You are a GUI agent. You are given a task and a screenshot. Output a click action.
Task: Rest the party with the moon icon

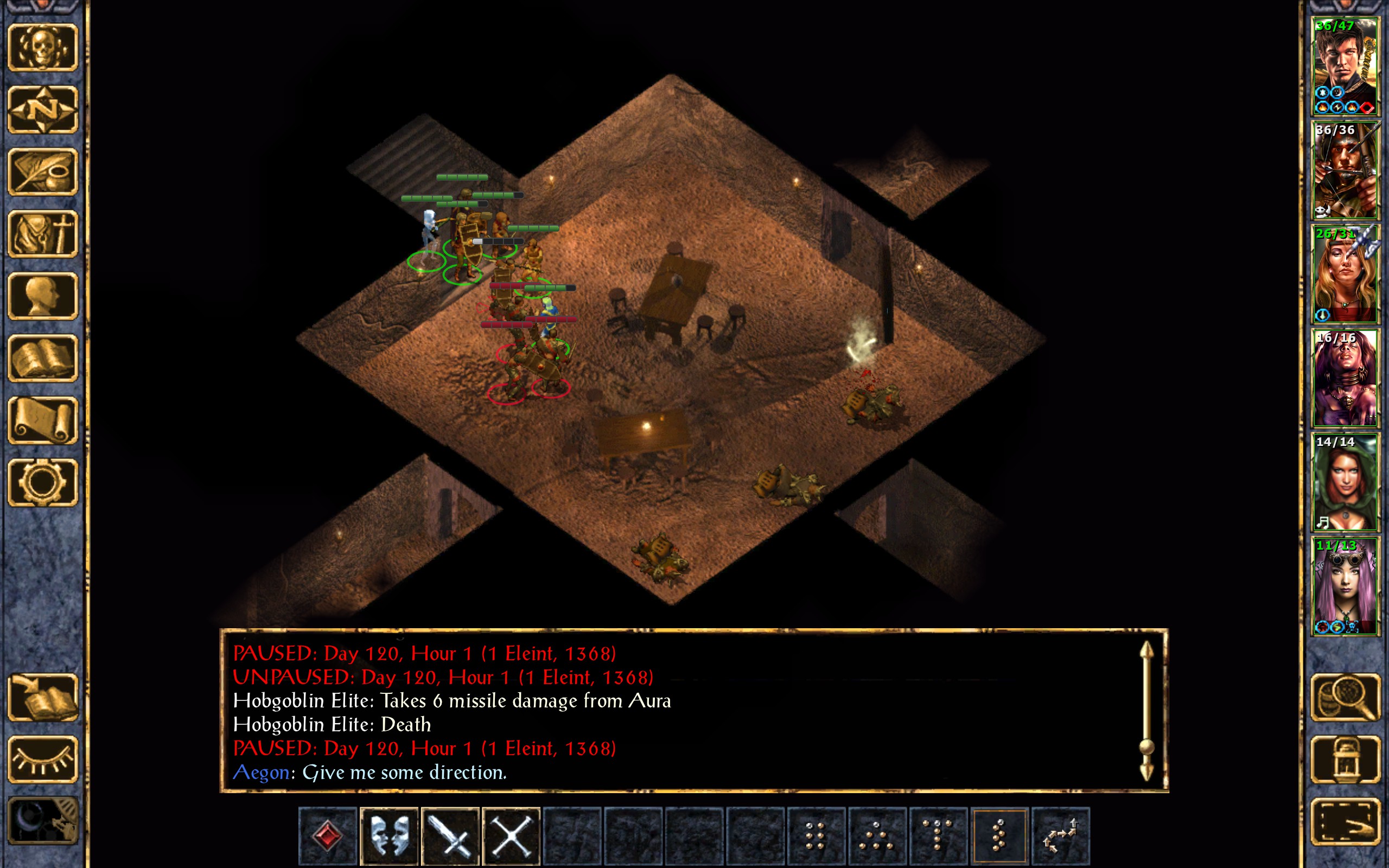(42, 821)
